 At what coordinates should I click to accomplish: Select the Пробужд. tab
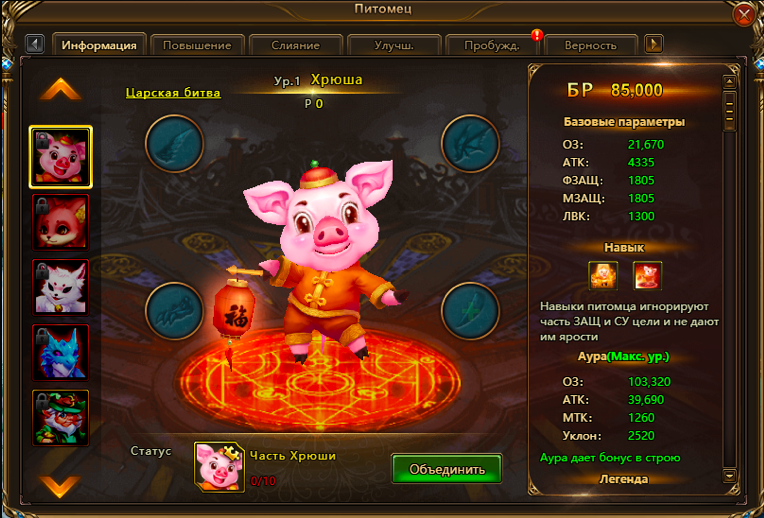492,45
